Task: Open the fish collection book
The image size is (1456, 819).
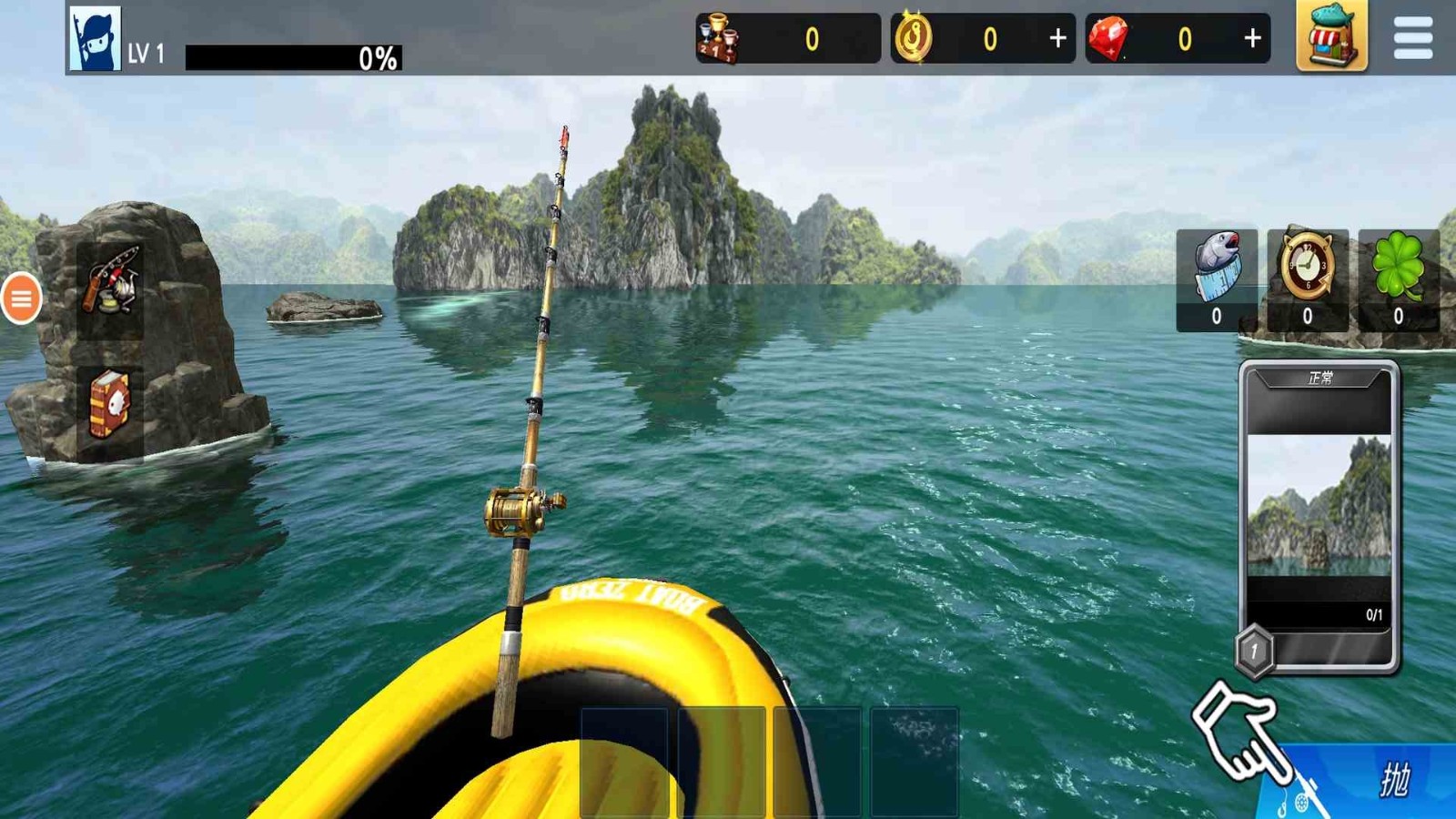Action: point(110,404)
